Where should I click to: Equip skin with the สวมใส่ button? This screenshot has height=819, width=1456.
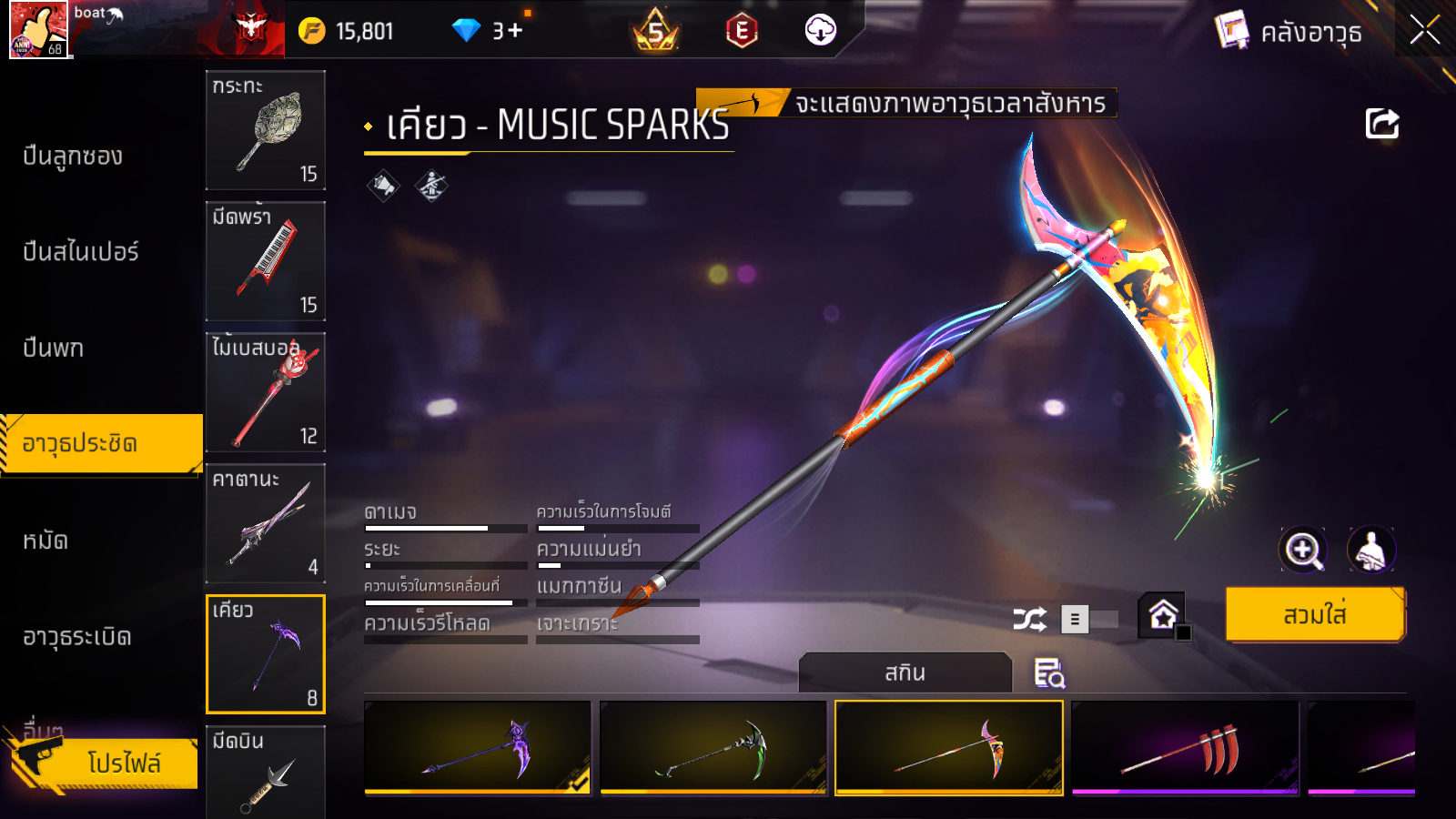(1314, 615)
